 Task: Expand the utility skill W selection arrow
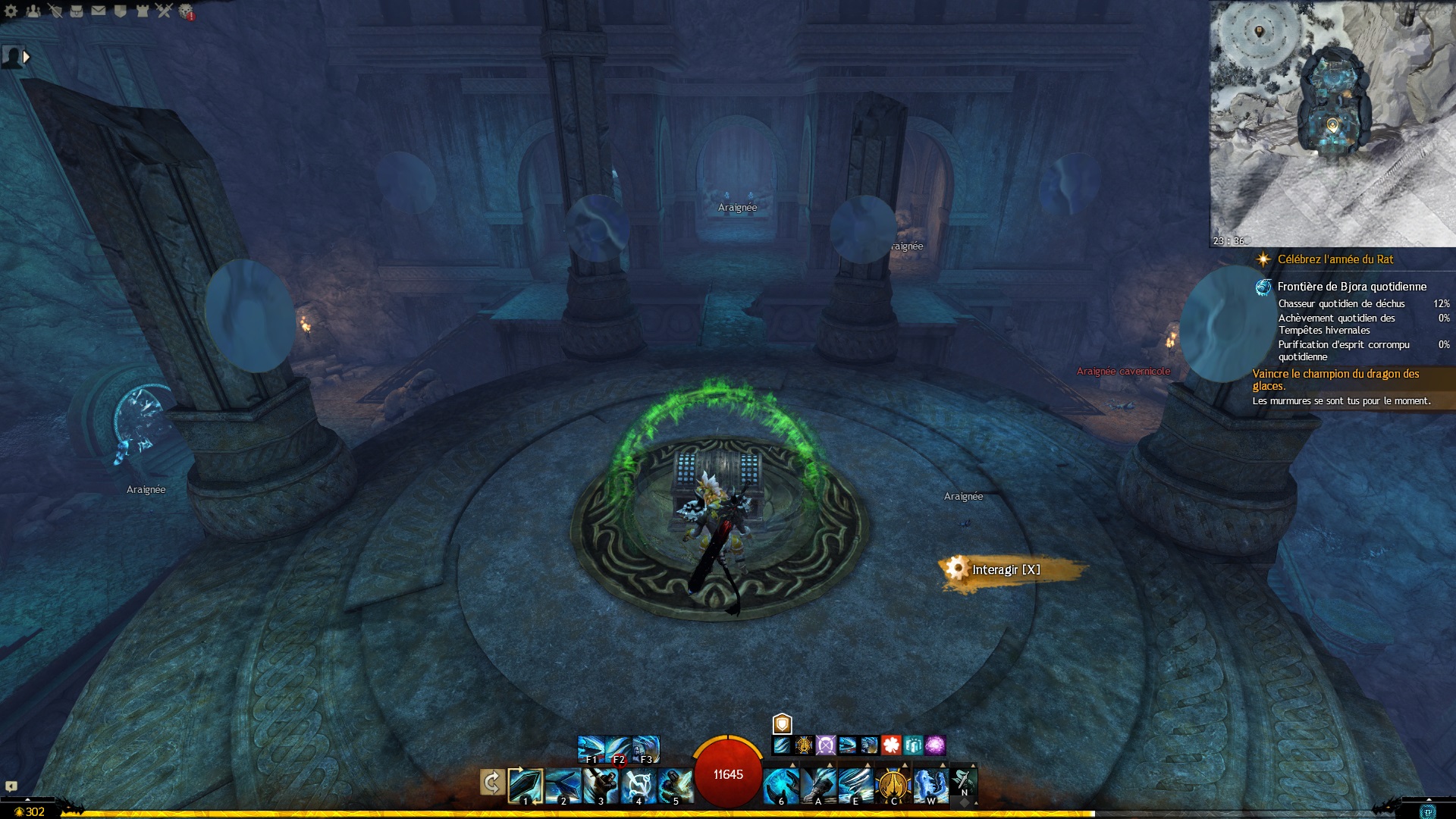pyautogui.click(x=943, y=764)
